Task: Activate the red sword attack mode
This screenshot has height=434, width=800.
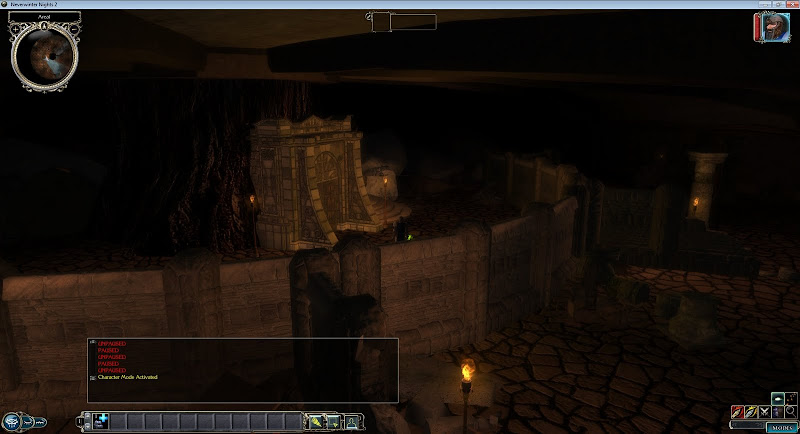Action: pyautogui.click(x=737, y=411)
